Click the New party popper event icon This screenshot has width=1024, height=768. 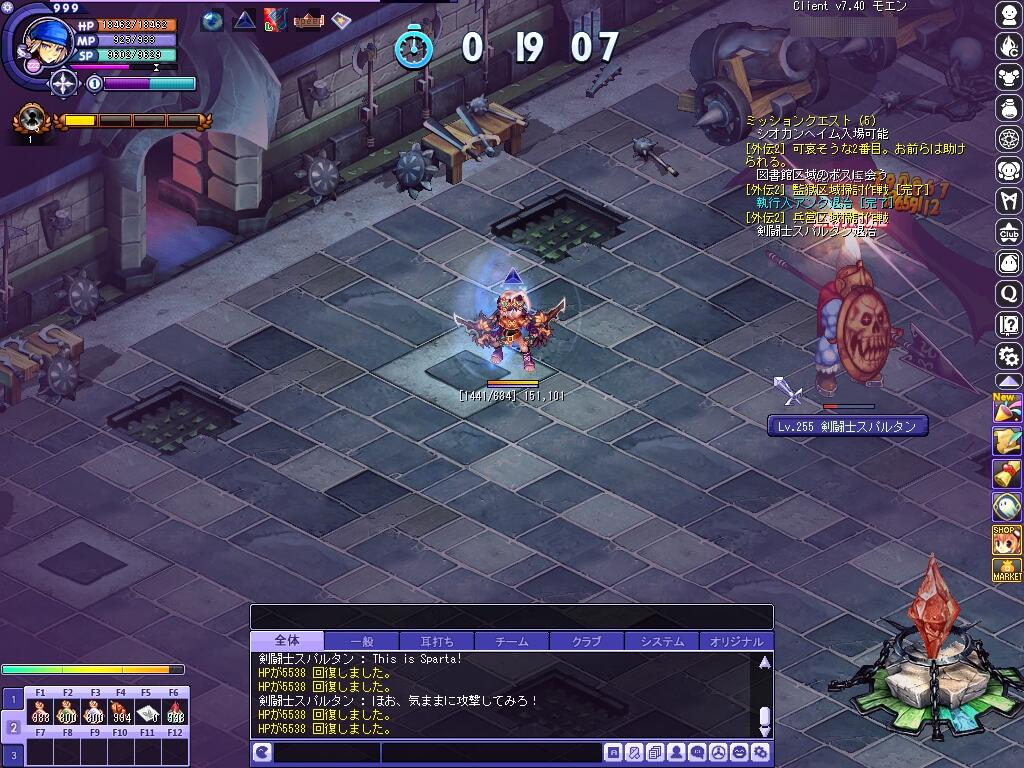point(1006,409)
